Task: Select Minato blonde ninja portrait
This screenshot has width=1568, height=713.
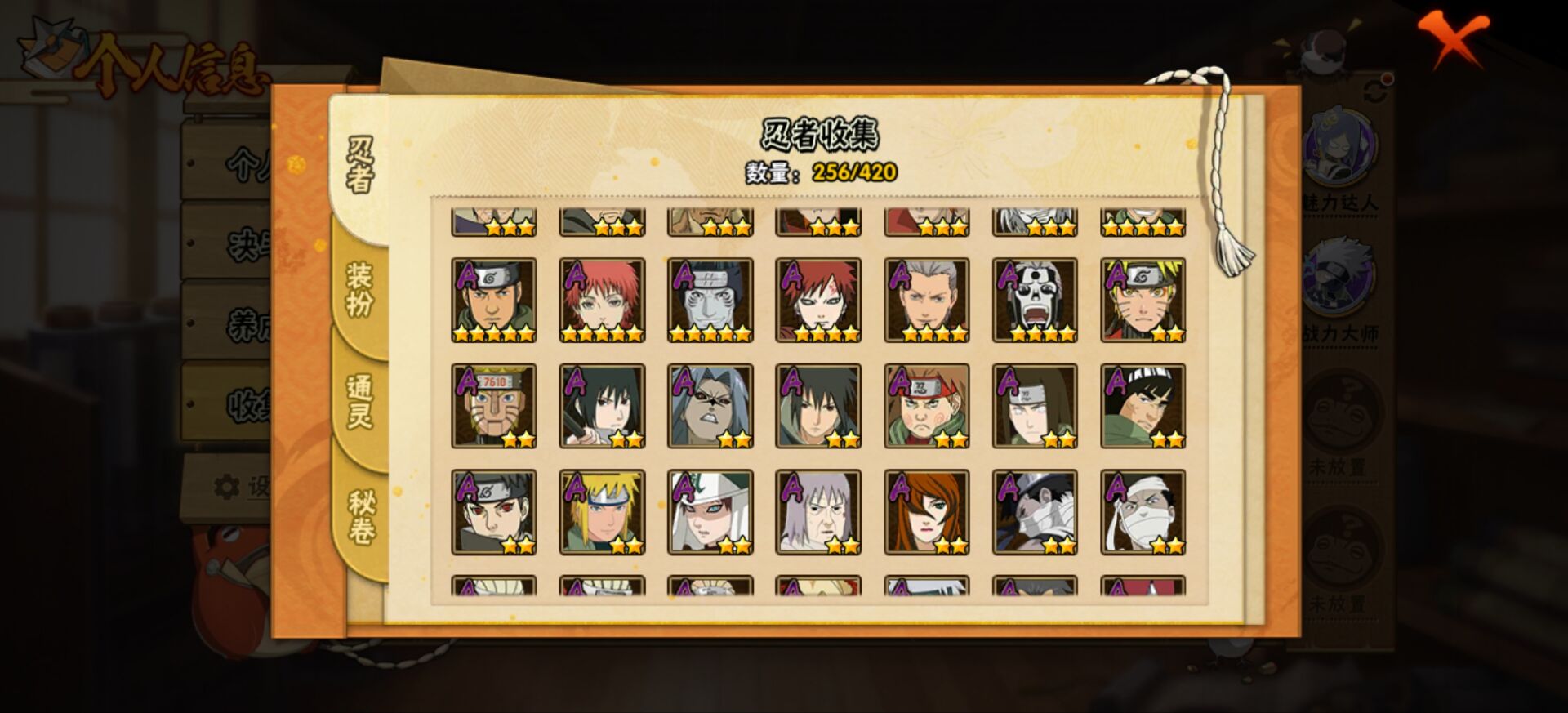Action: tap(602, 512)
